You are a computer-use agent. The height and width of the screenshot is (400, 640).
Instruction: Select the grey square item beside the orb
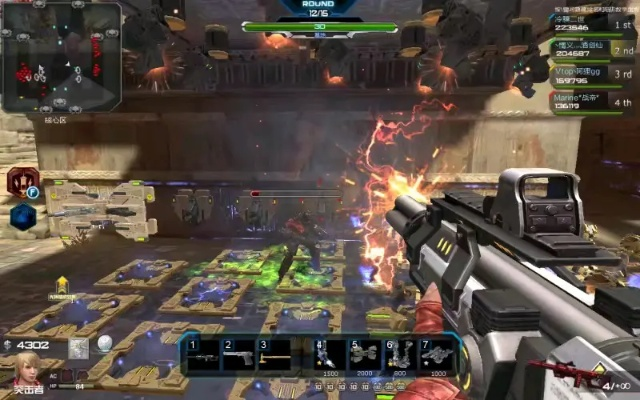coord(79,347)
